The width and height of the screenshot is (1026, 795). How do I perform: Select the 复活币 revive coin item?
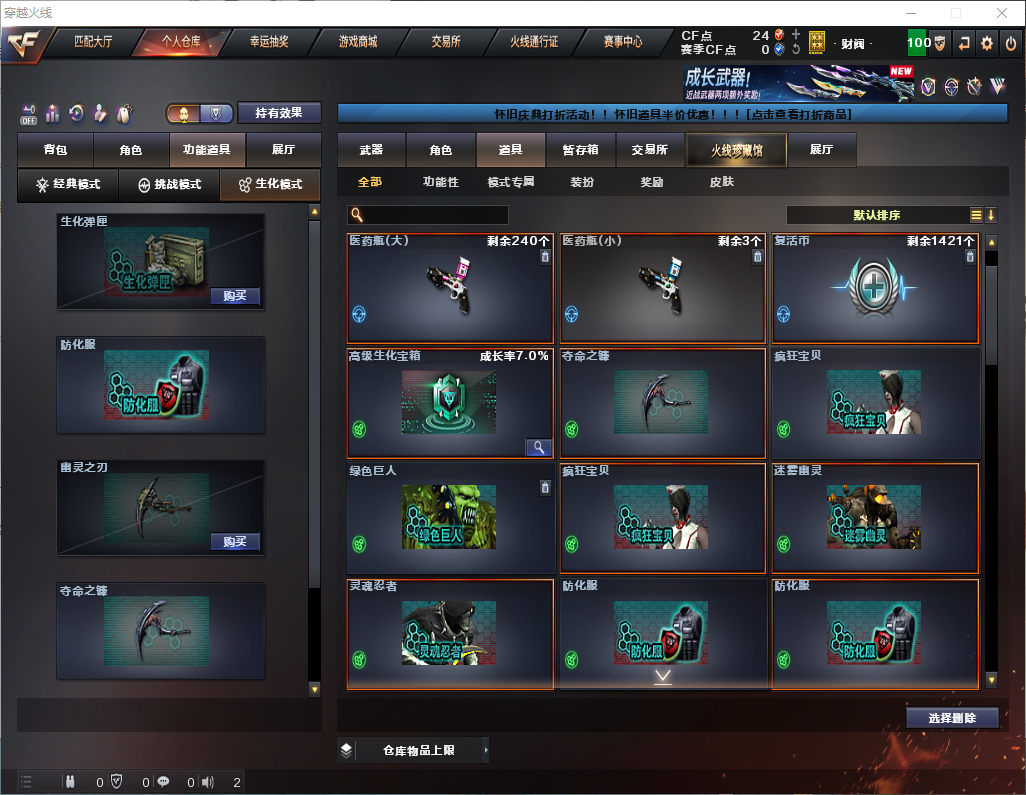(875, 290)
